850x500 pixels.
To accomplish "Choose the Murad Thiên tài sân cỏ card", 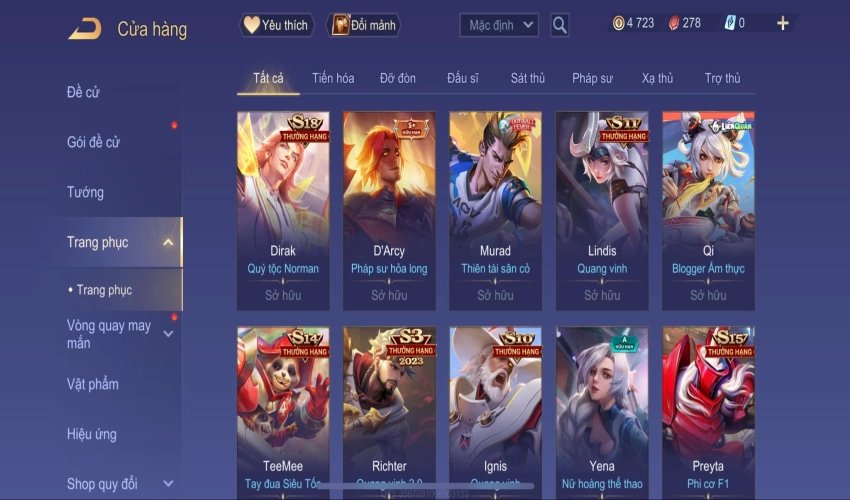I will [x=495, y=209].
